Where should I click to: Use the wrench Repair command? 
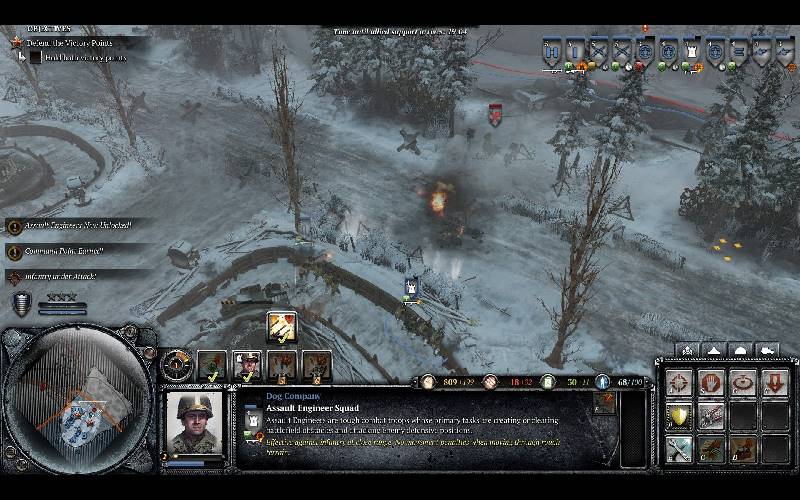[x=680, y=448]
